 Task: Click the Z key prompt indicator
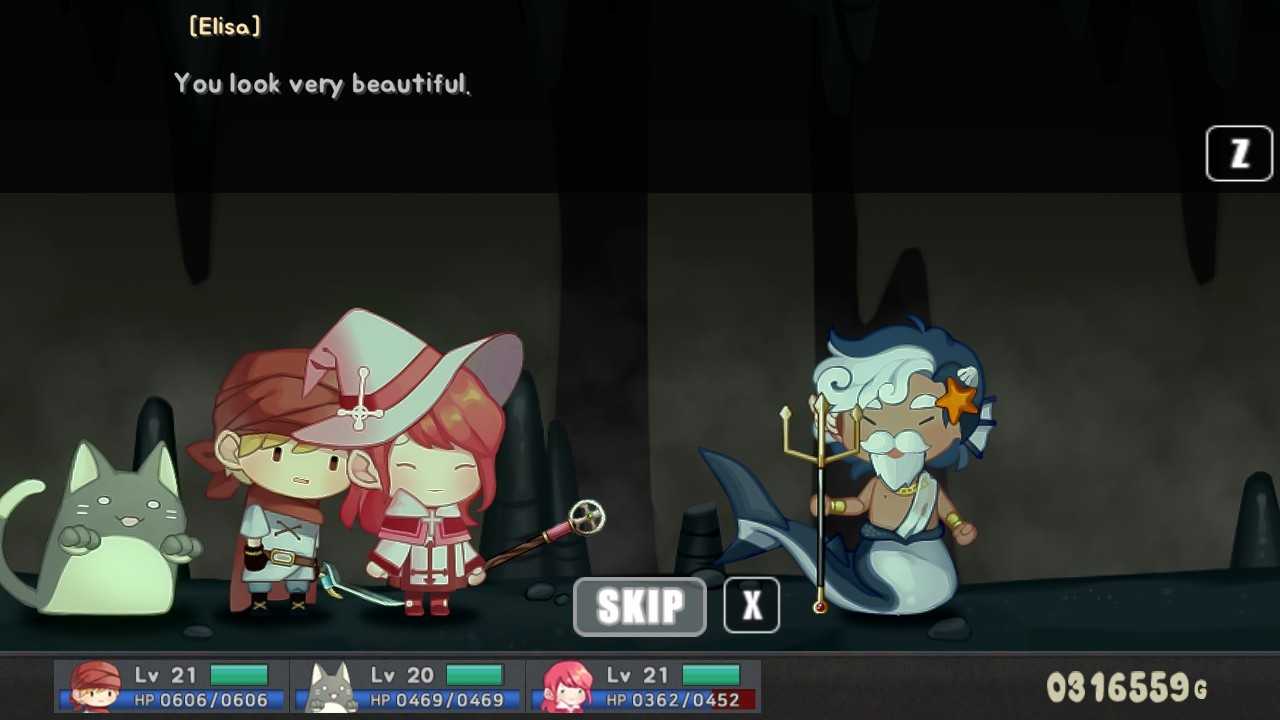coord(1238,153)
